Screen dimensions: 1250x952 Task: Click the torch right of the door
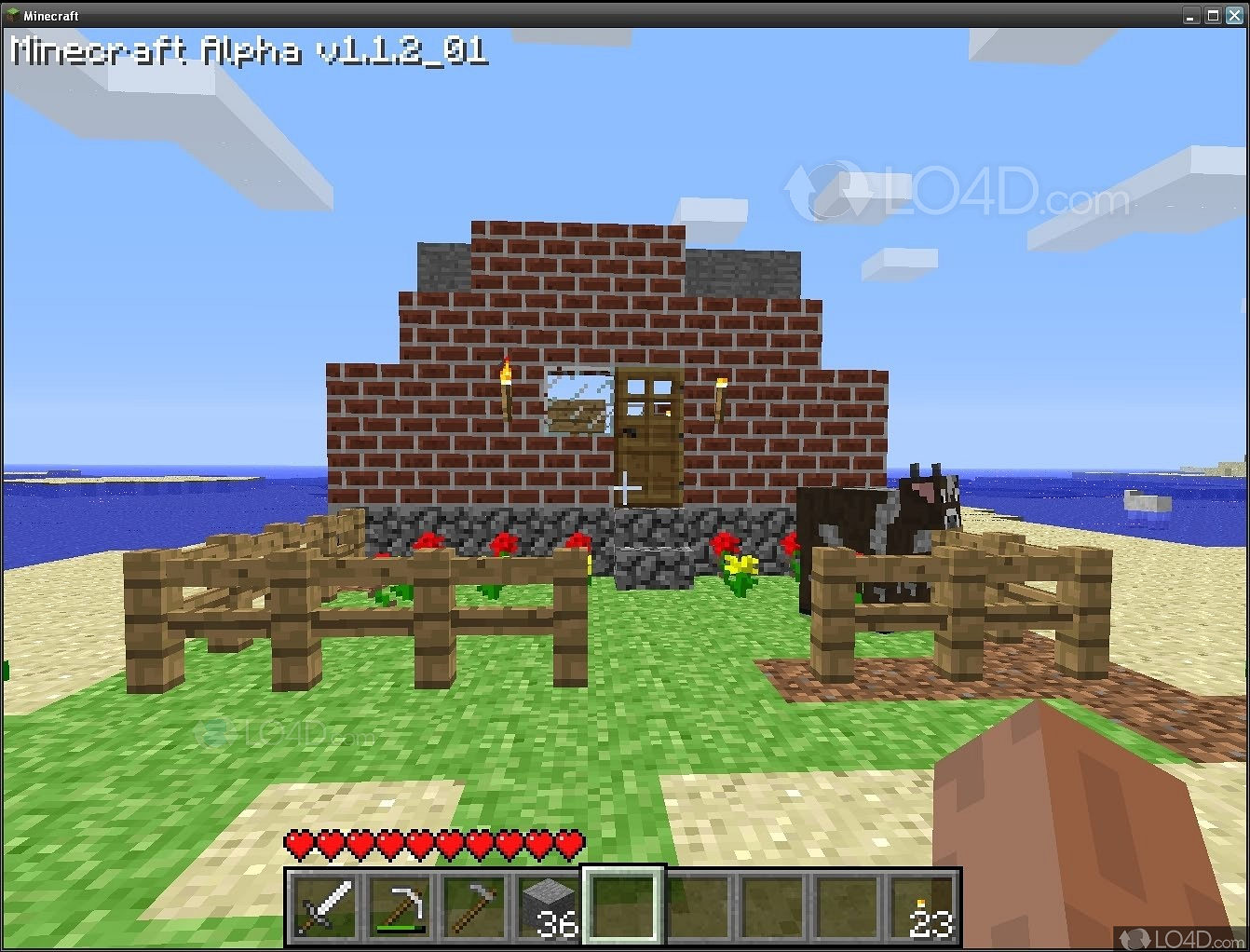point(720,385)
